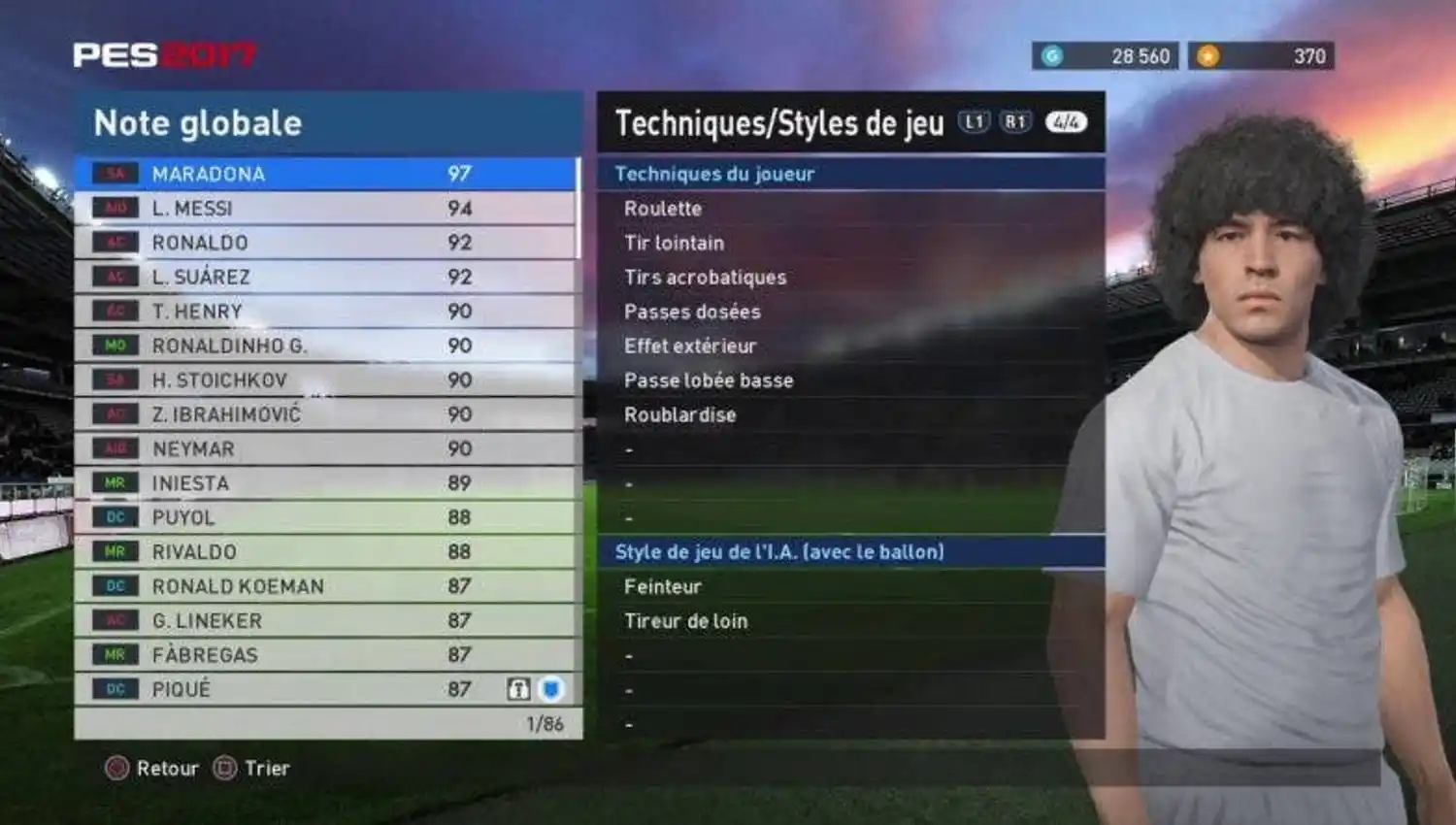
Task: Click Puyol's blue DC position badge
Action: click(x=114, y=517)
